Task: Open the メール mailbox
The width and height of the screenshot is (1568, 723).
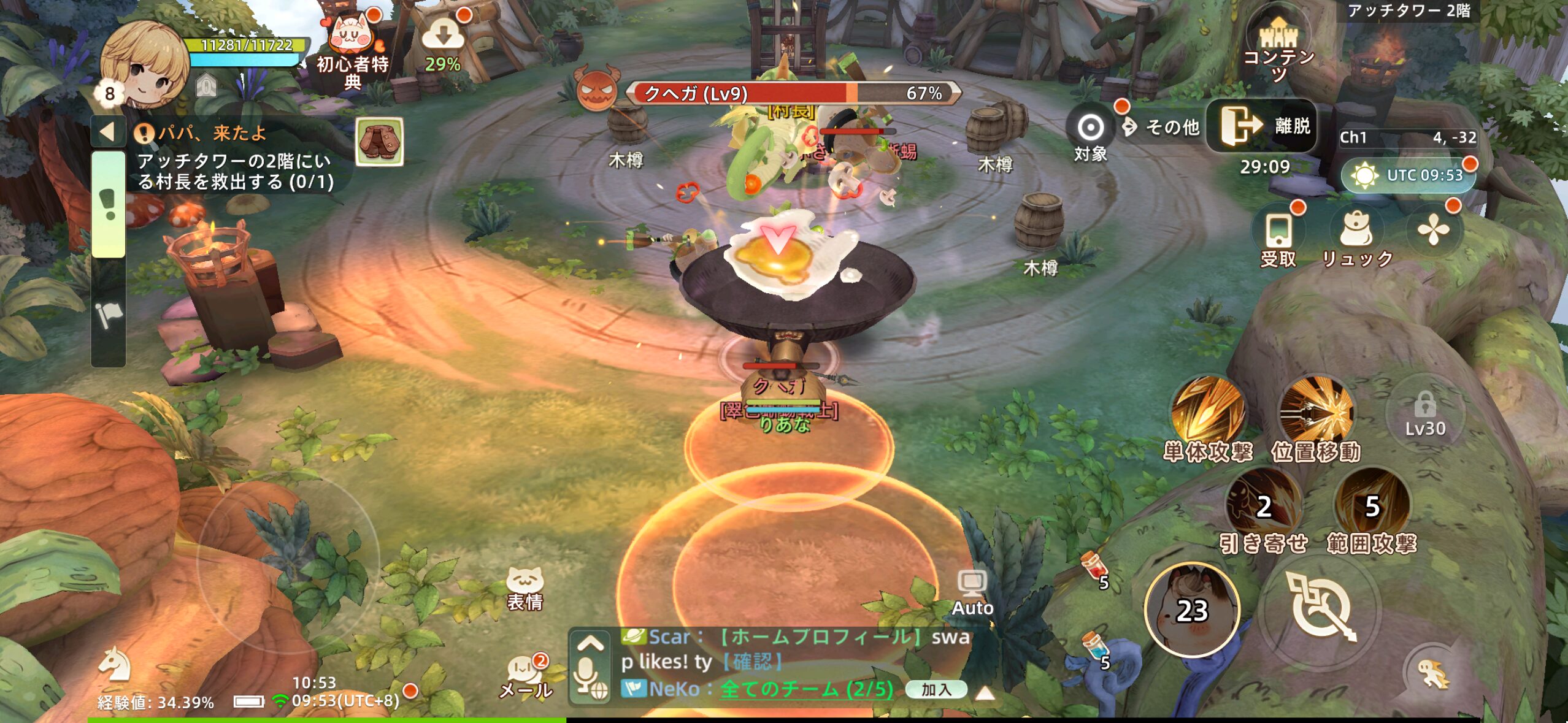Action: 526,676
